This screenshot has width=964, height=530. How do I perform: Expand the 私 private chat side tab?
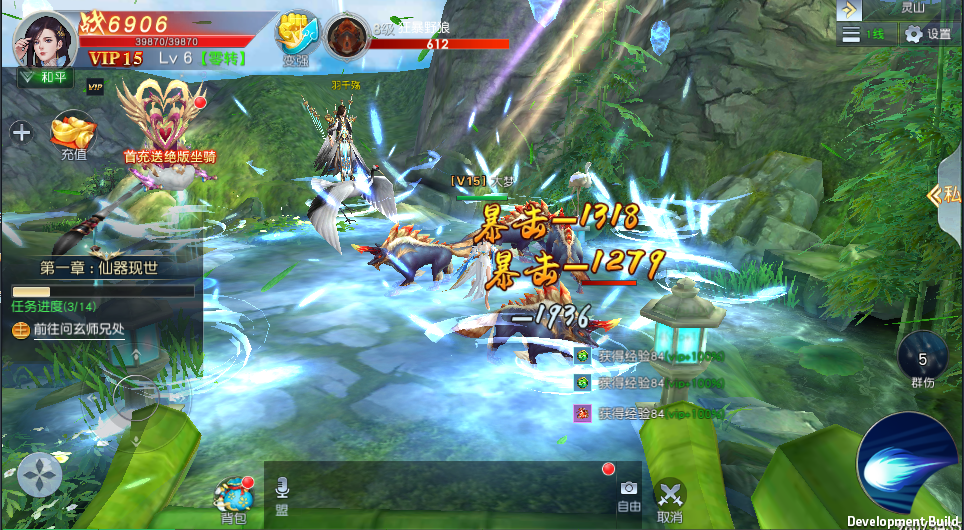point(946,194)
